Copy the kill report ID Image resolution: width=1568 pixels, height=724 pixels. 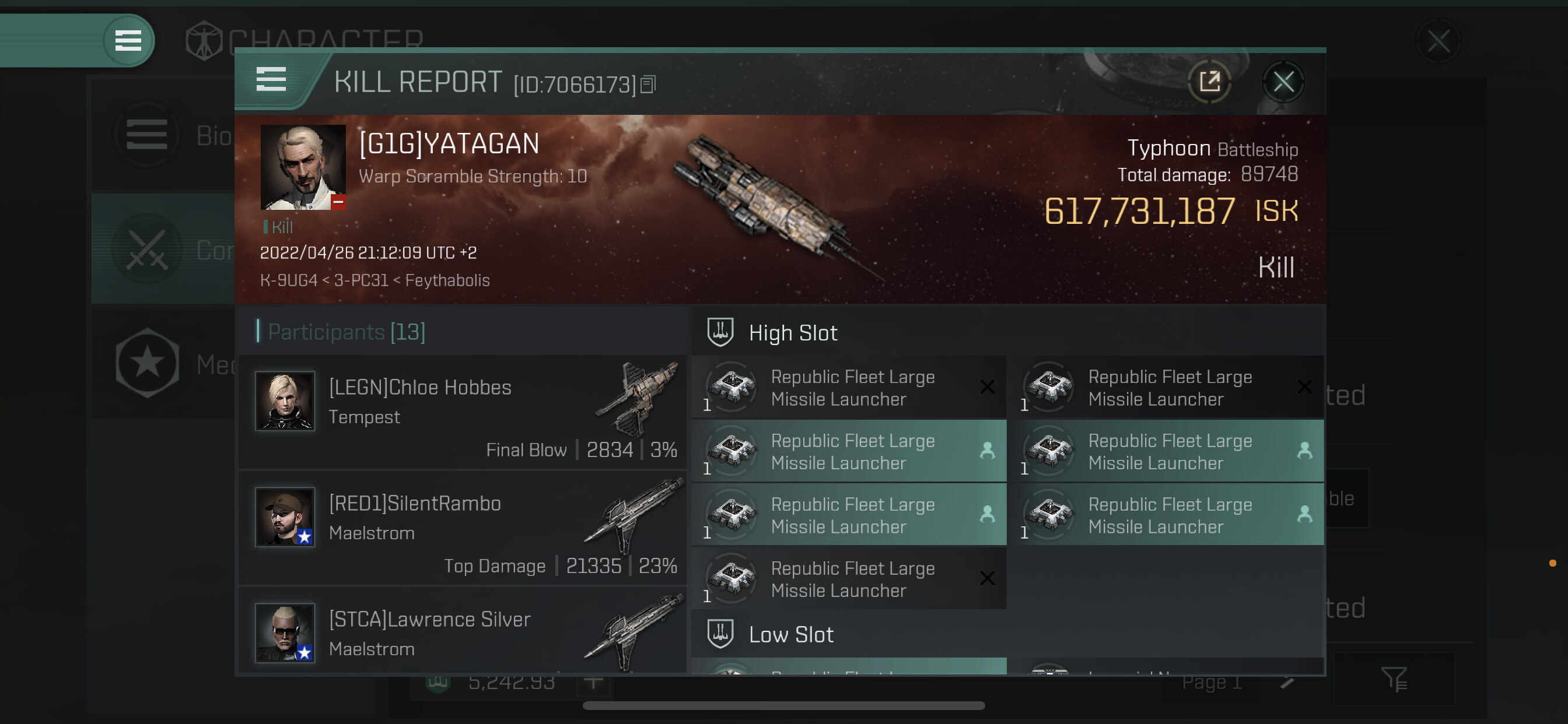tap(647, 85)
